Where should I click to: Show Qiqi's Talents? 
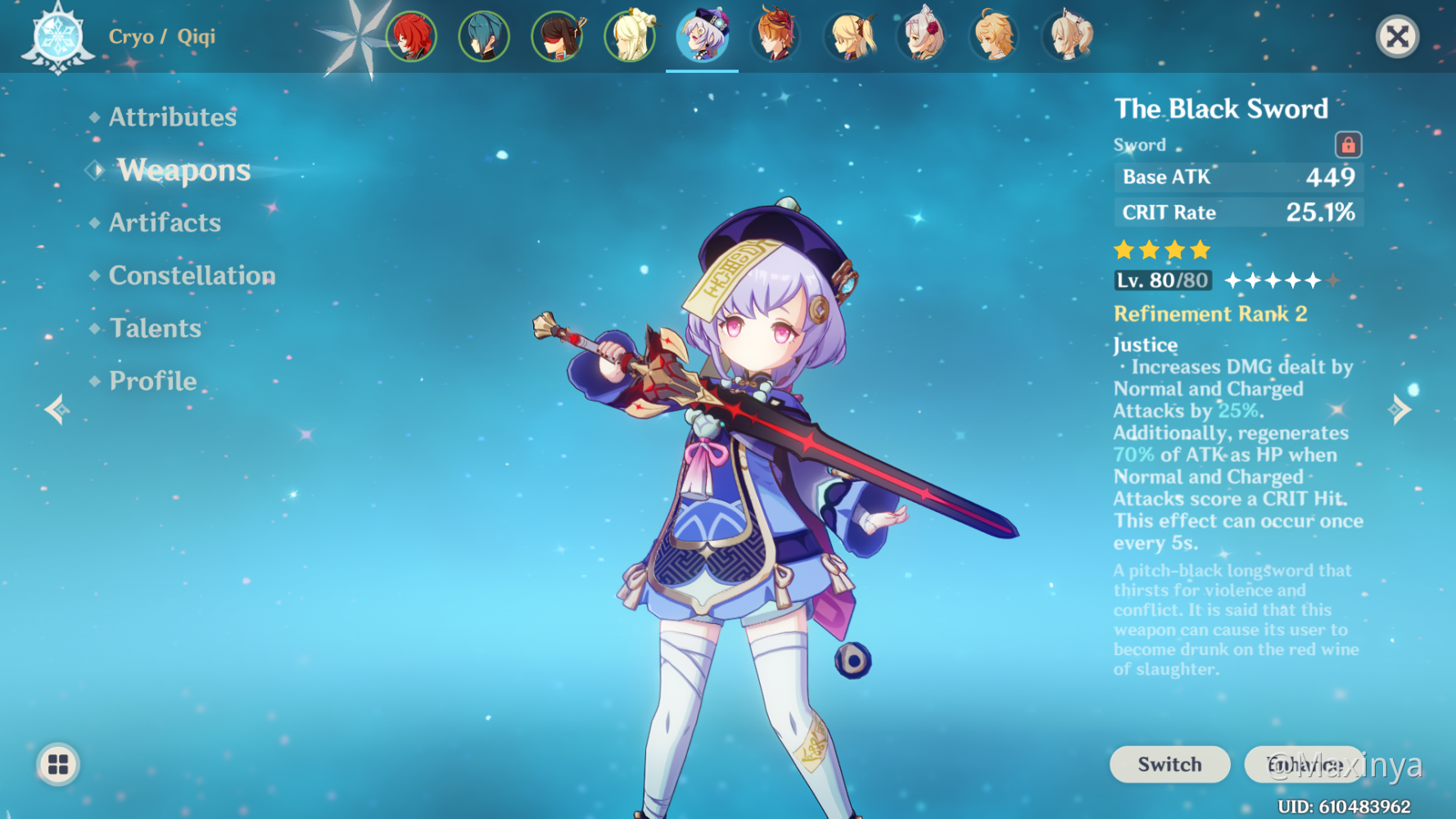coord(155,328)
